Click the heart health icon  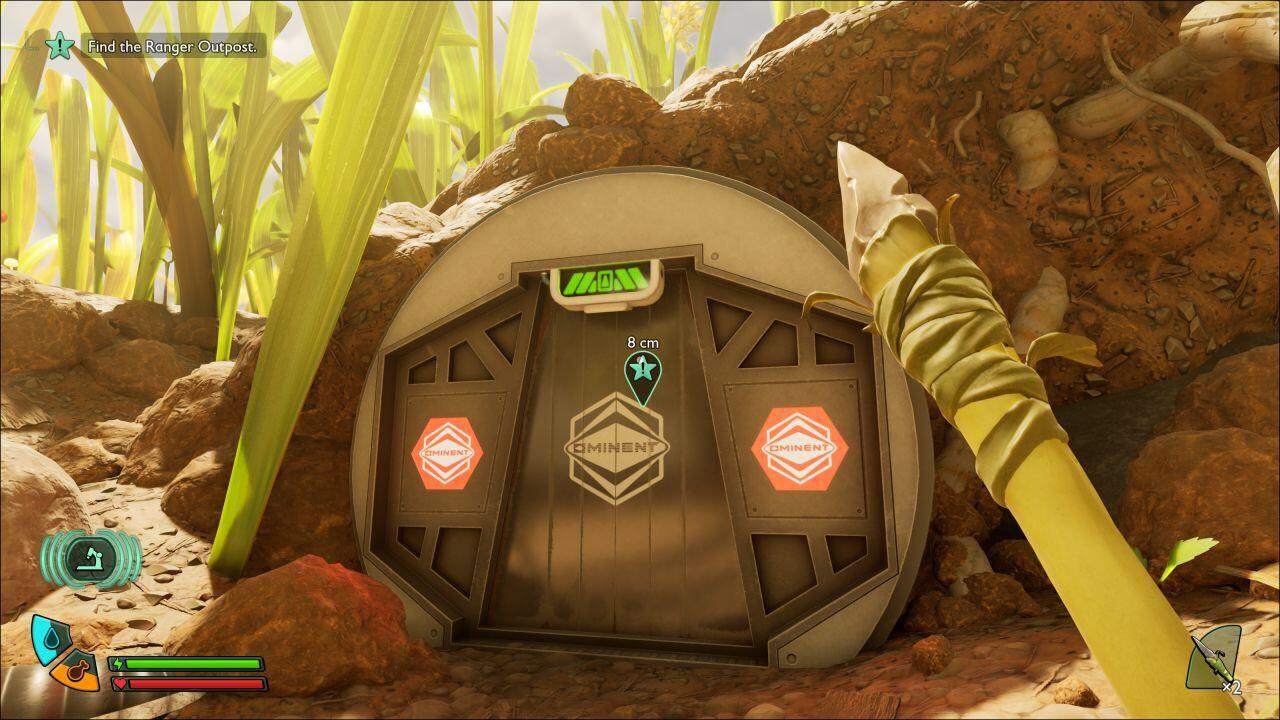point(119,682)
